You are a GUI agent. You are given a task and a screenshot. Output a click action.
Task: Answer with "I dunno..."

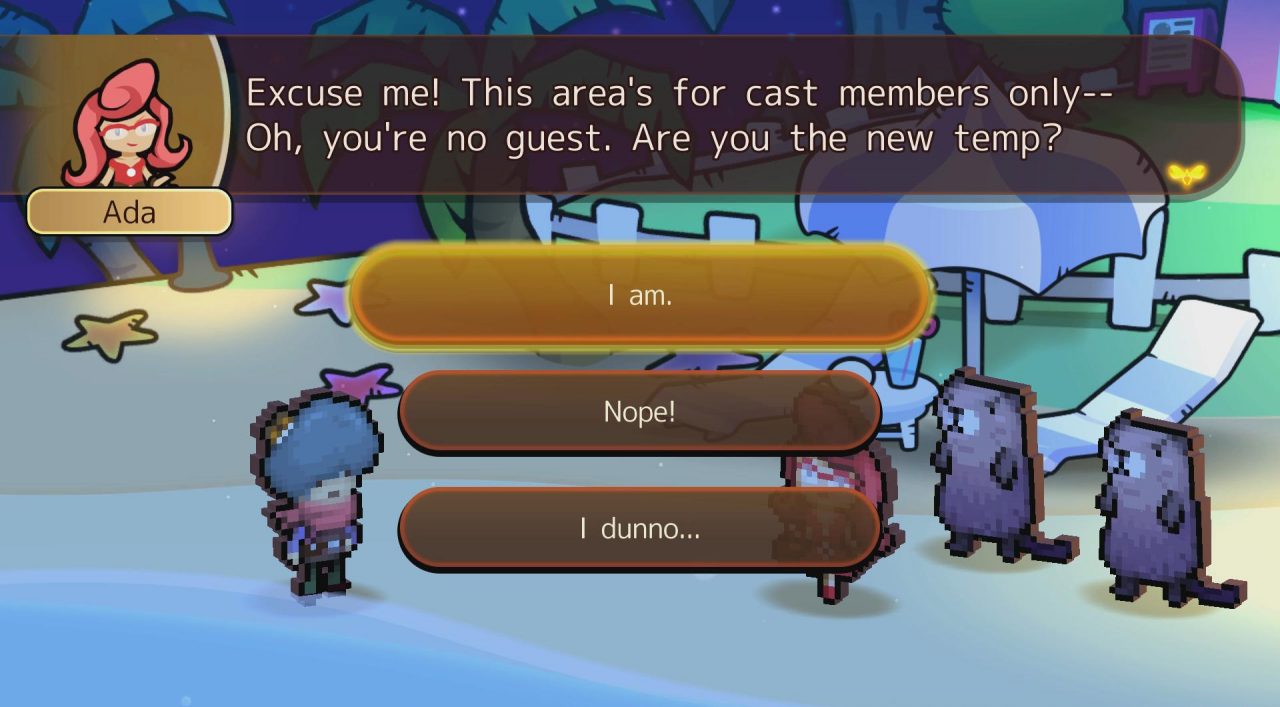click(640, 529)
